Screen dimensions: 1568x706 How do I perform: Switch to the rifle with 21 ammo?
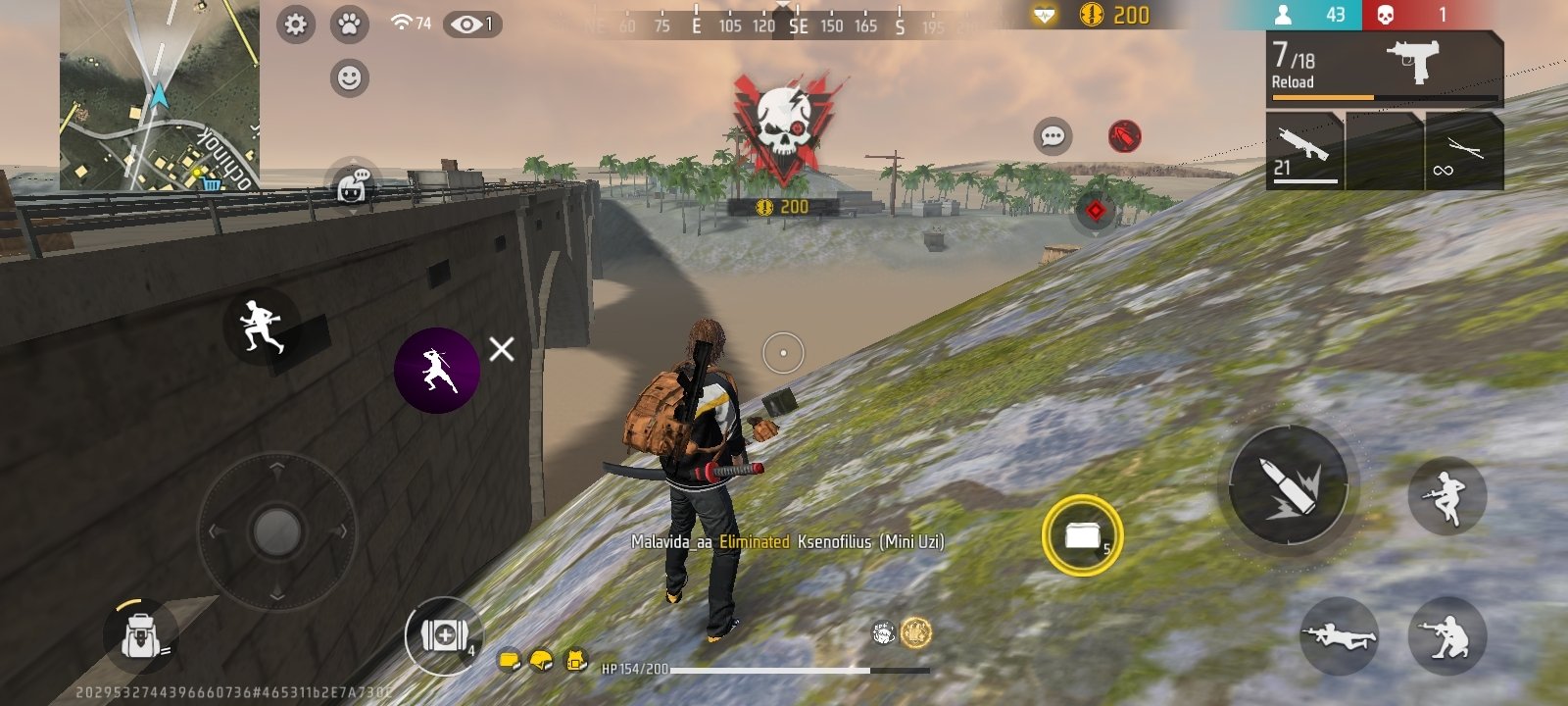coord(1304,151)
